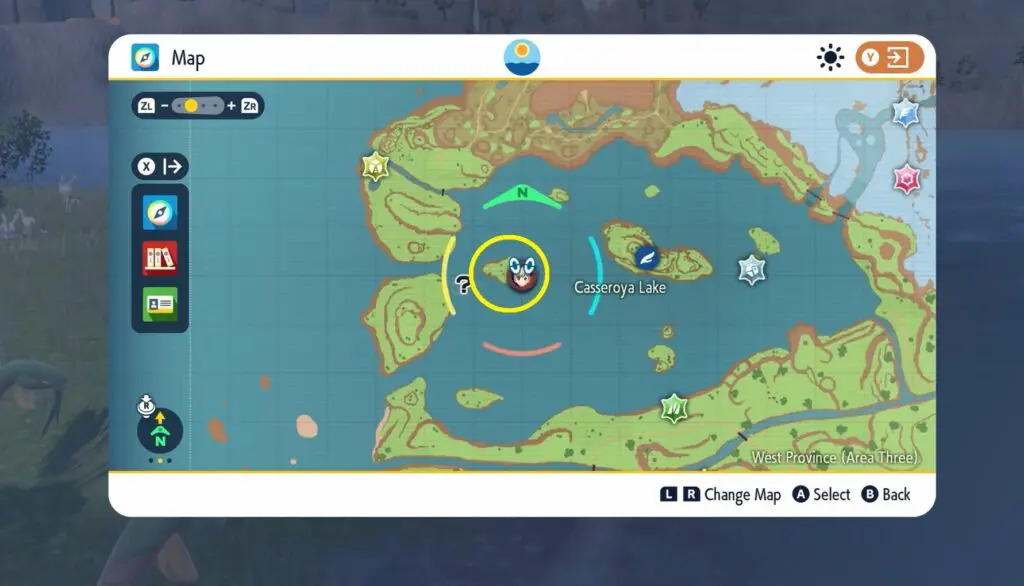Select the white Tera Raid crystal in the lake
The height and width of the screenshot is (586, 1024).
[x=752, y=269]
